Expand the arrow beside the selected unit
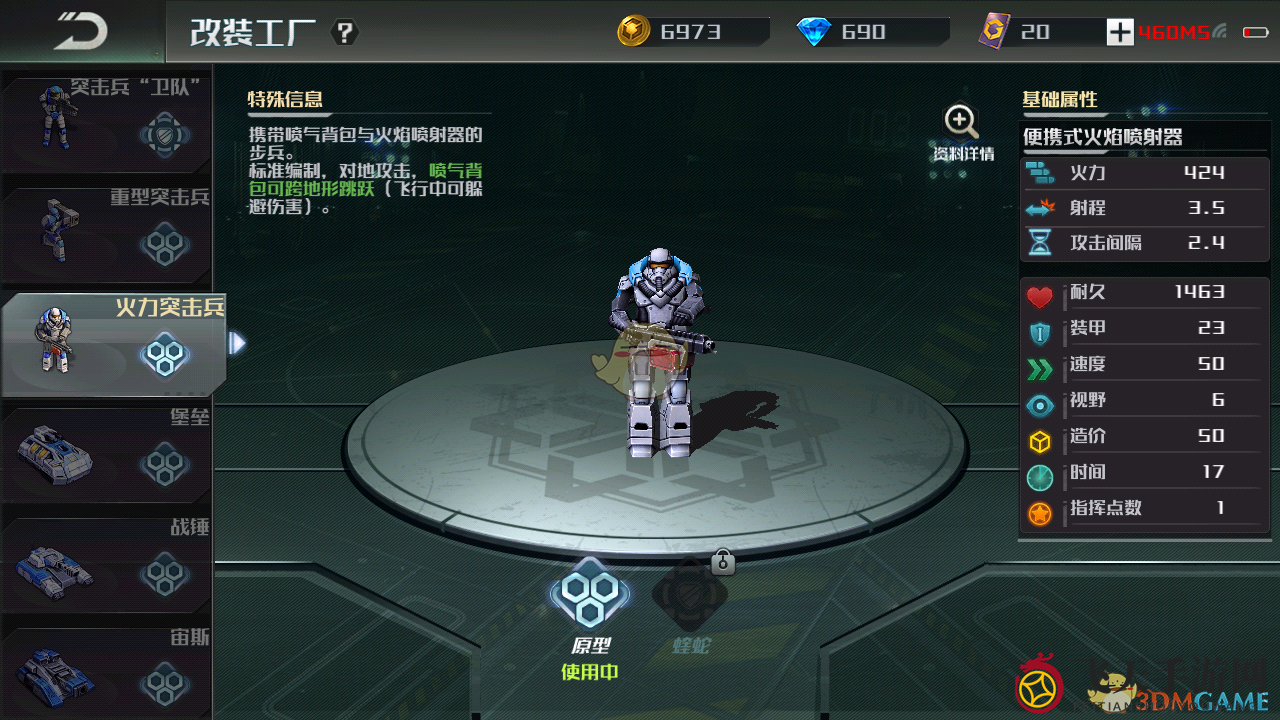 pos(237,344)
